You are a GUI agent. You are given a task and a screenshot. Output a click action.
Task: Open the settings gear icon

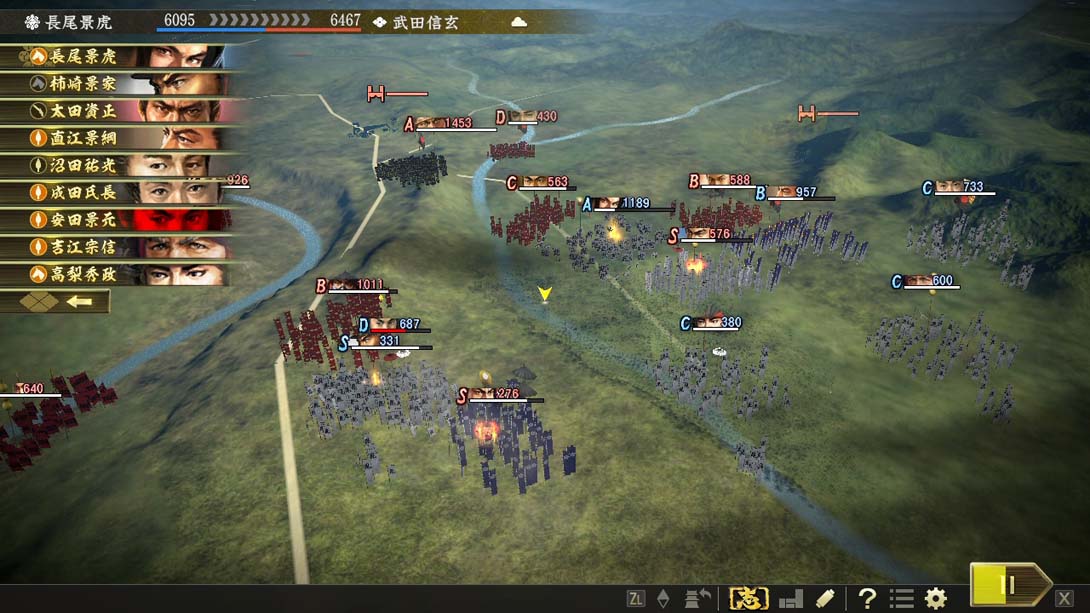[935, 598]
